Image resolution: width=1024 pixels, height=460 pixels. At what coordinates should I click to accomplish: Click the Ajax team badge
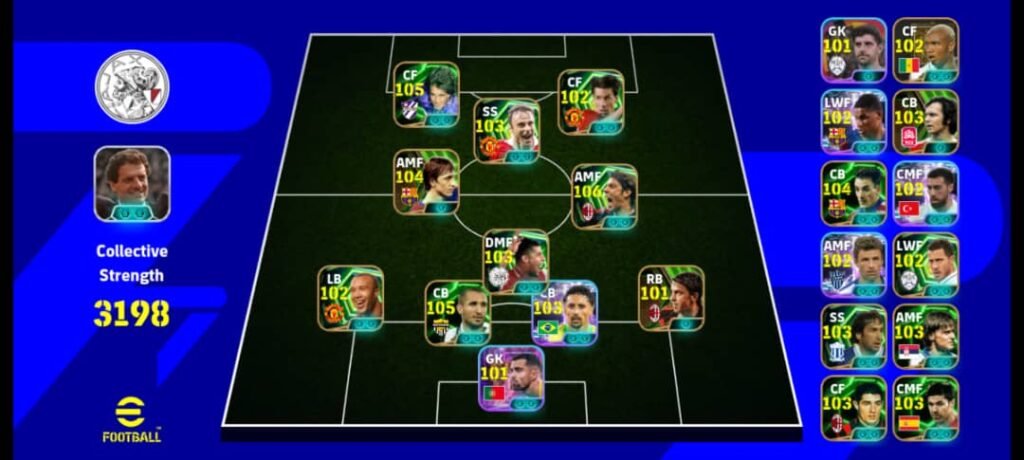point(132,86)
